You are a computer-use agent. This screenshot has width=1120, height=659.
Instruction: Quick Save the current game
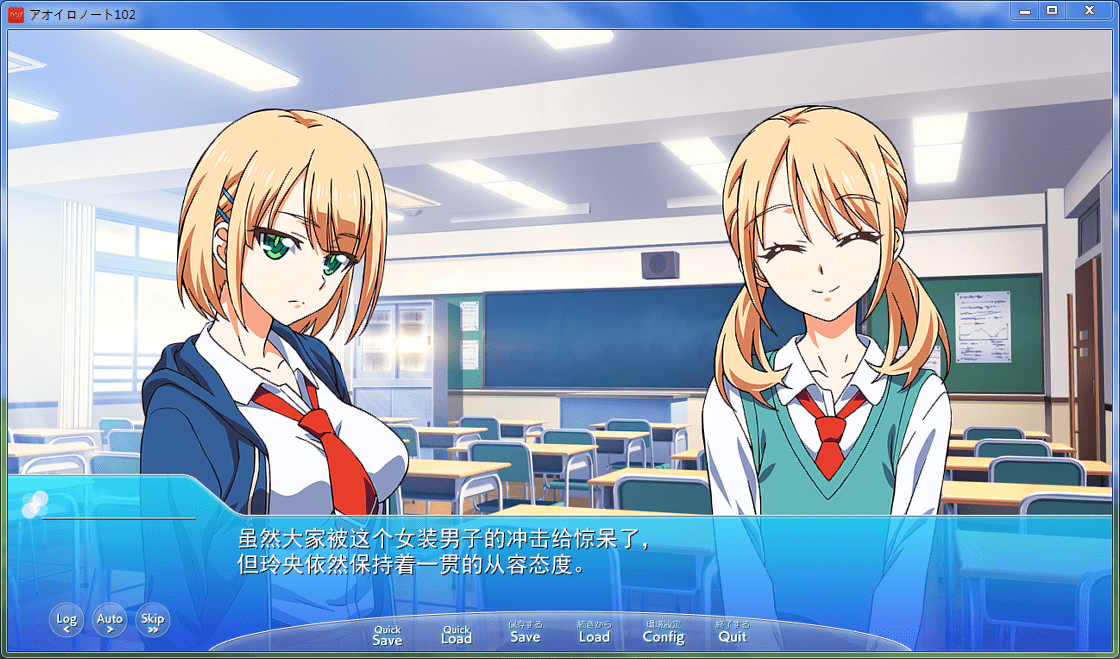[387, 635]
